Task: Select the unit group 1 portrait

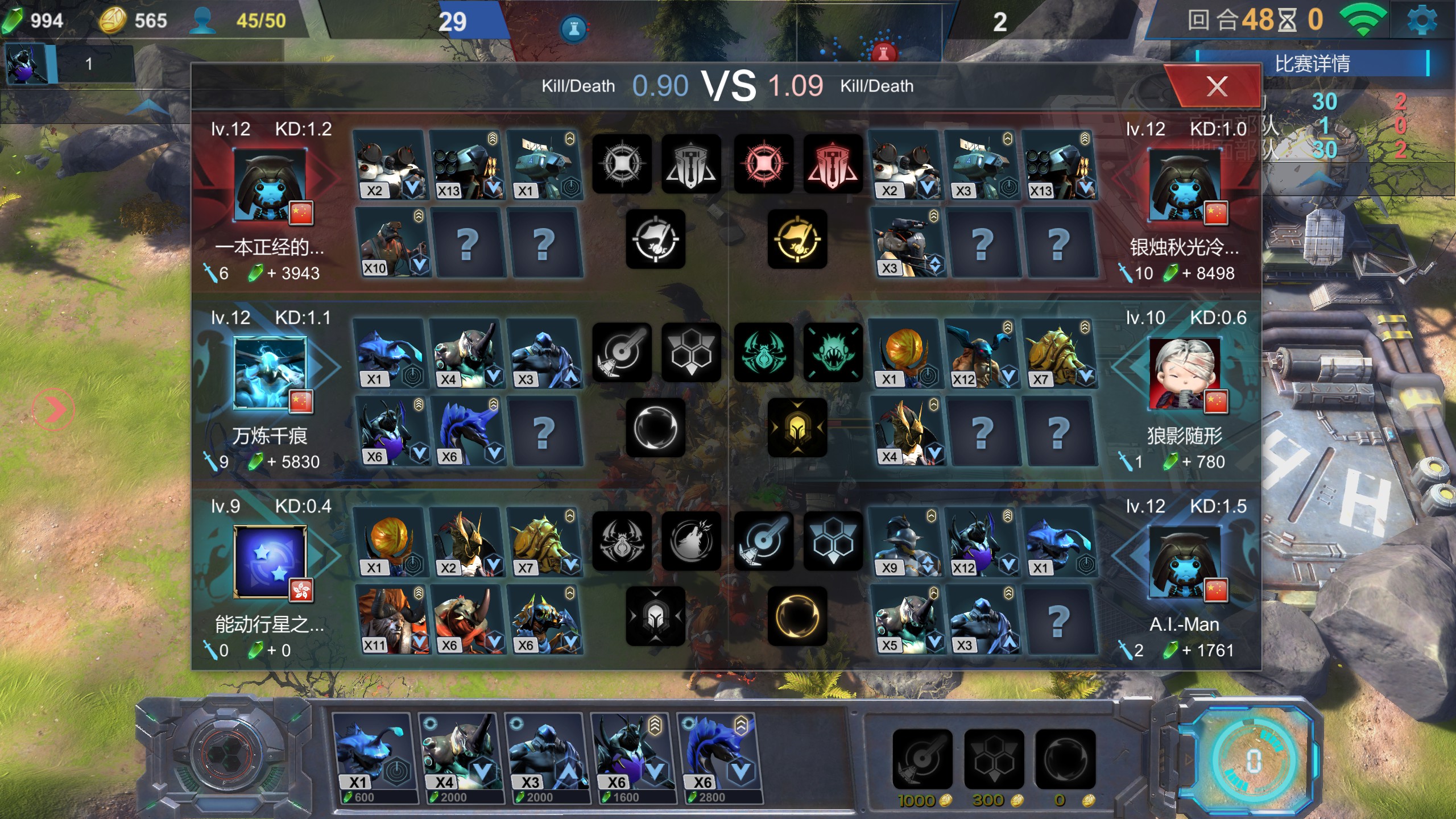Action: (x=27, y=64)
